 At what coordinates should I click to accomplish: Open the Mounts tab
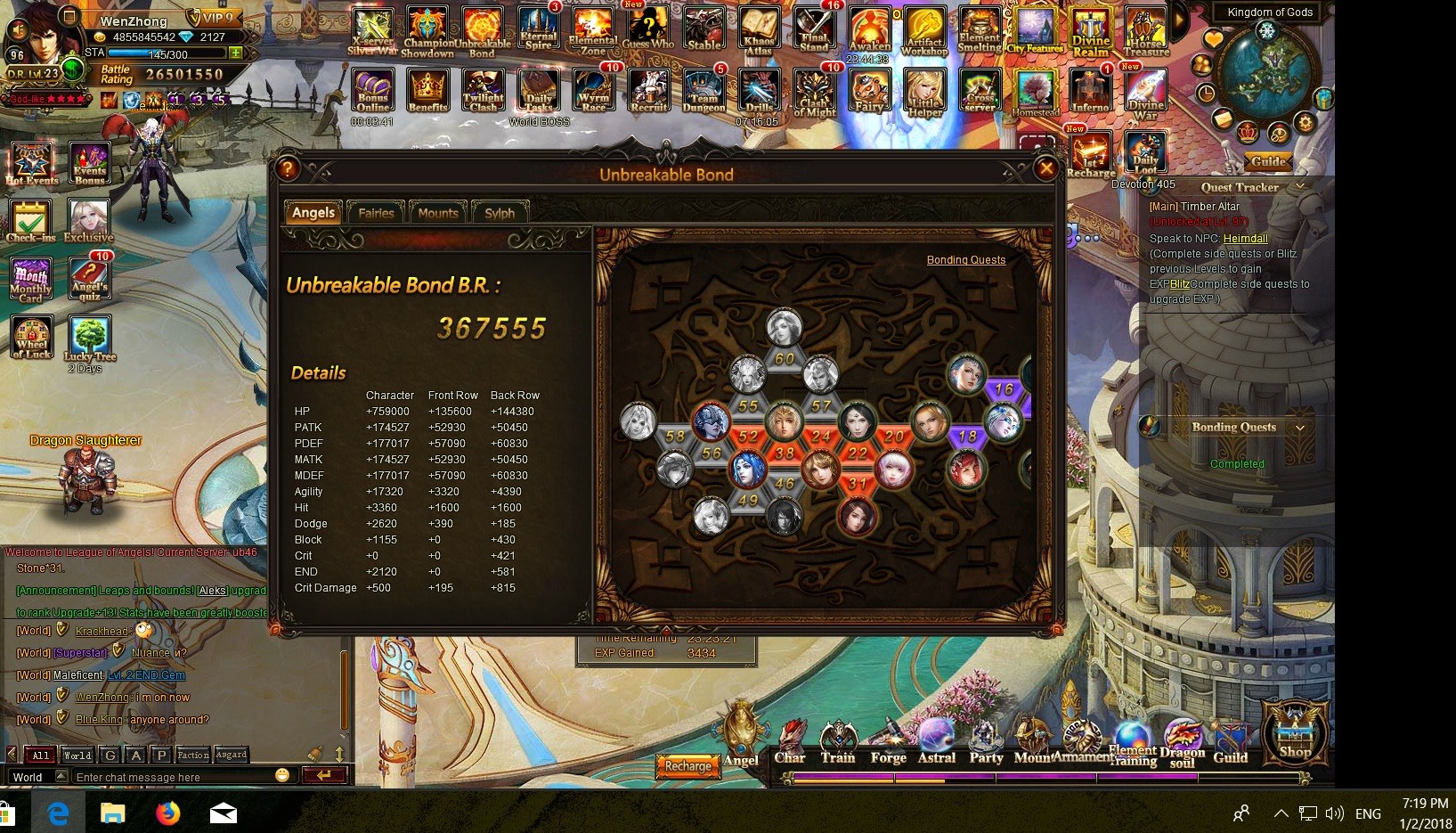(438, 213)
